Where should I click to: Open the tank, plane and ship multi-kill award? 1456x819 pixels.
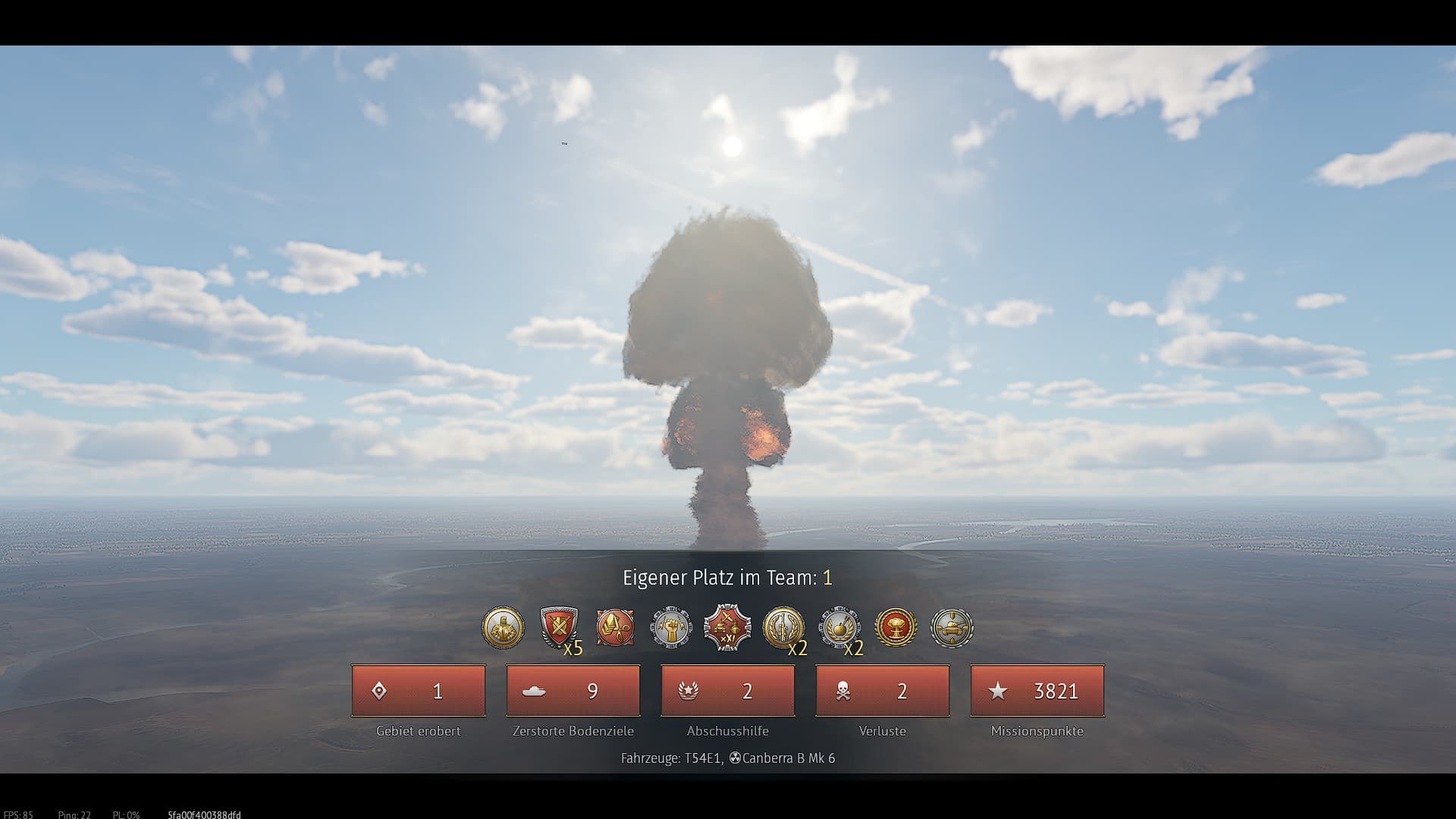pyautogui.click(x=727, y=628)
